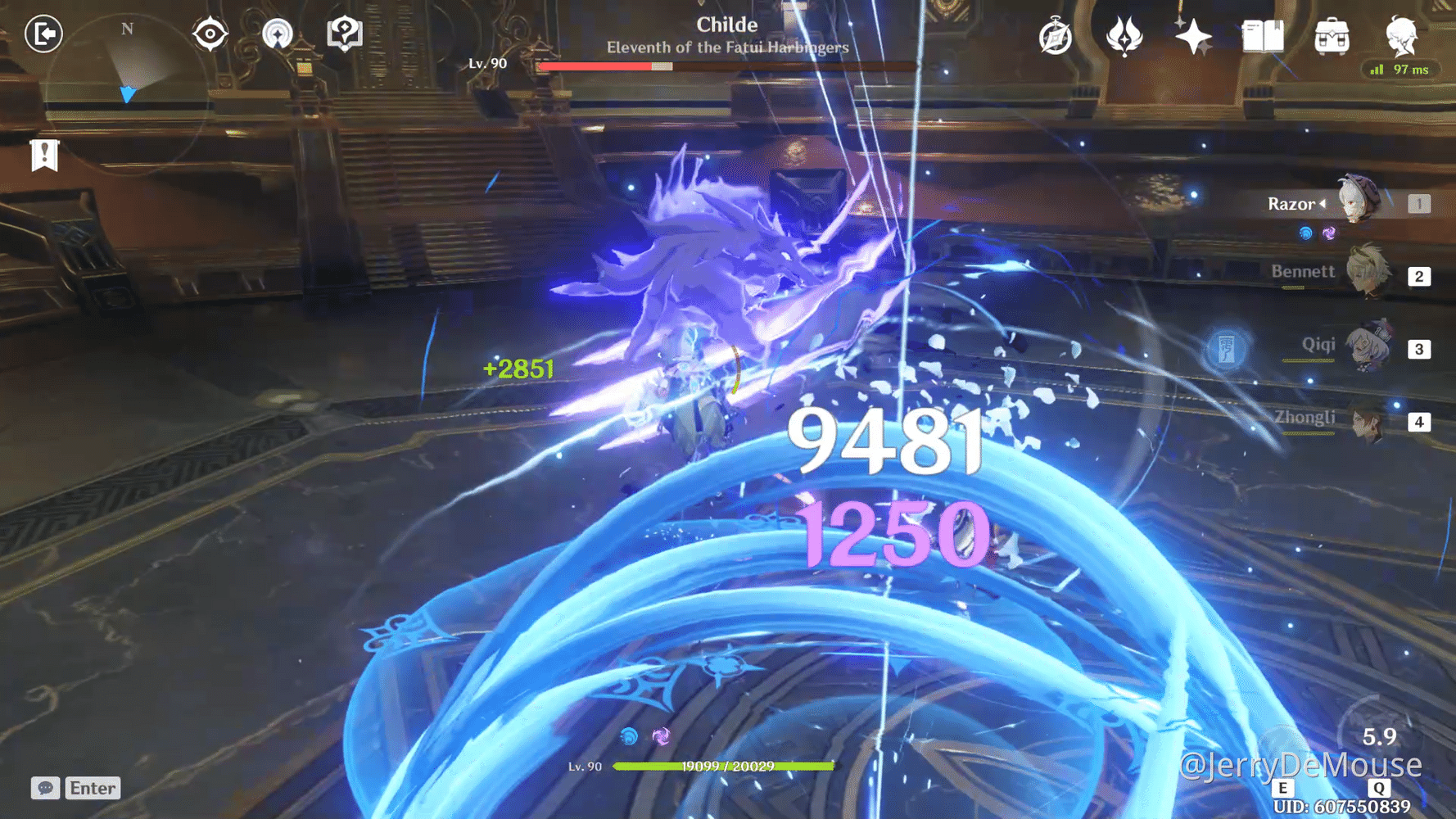The width and height of the screenshot is (1456, 819).
Task: Open the chat panel speech bubble
Action: tap(45, 789)
